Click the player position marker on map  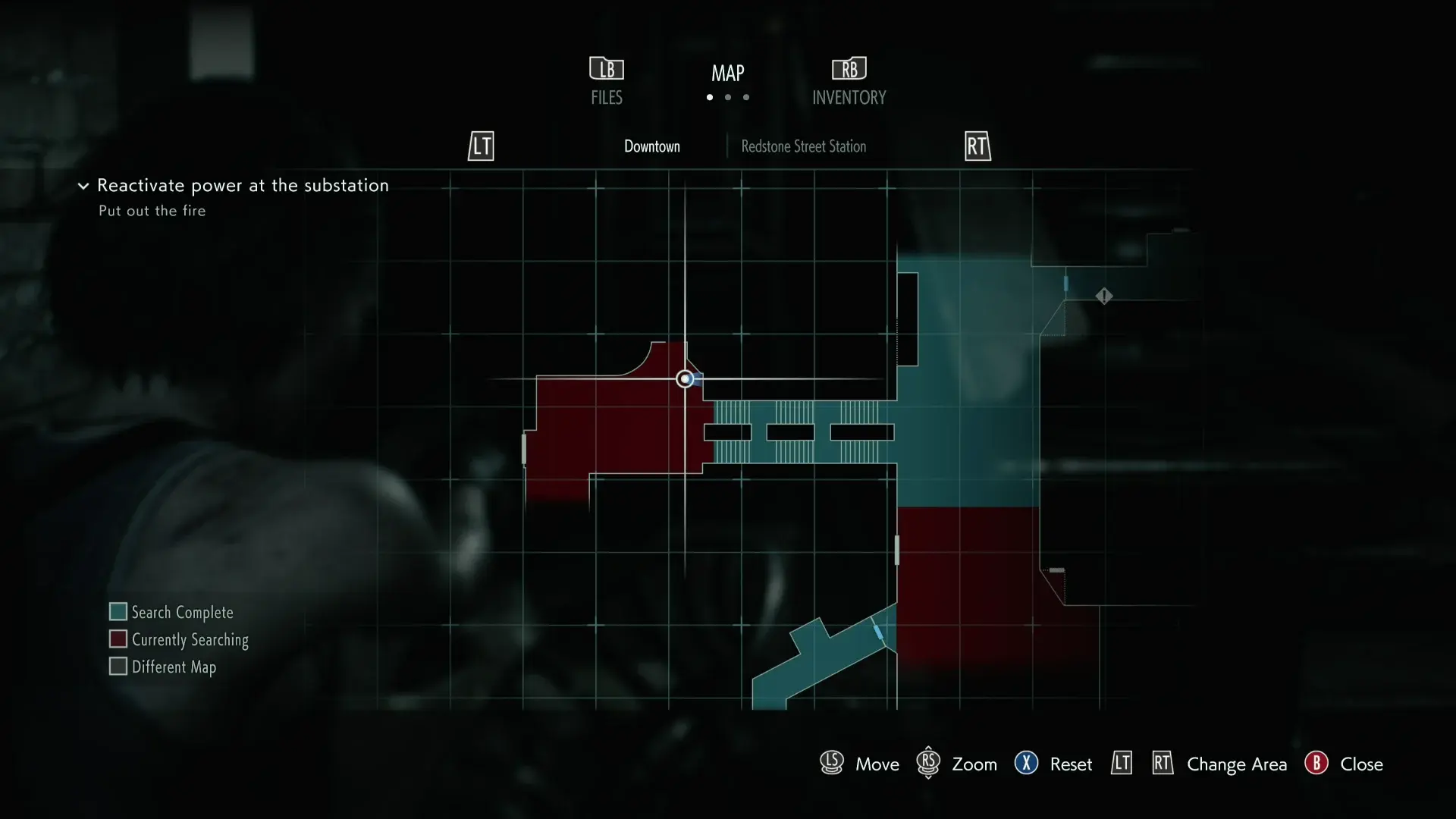(685, 378)
